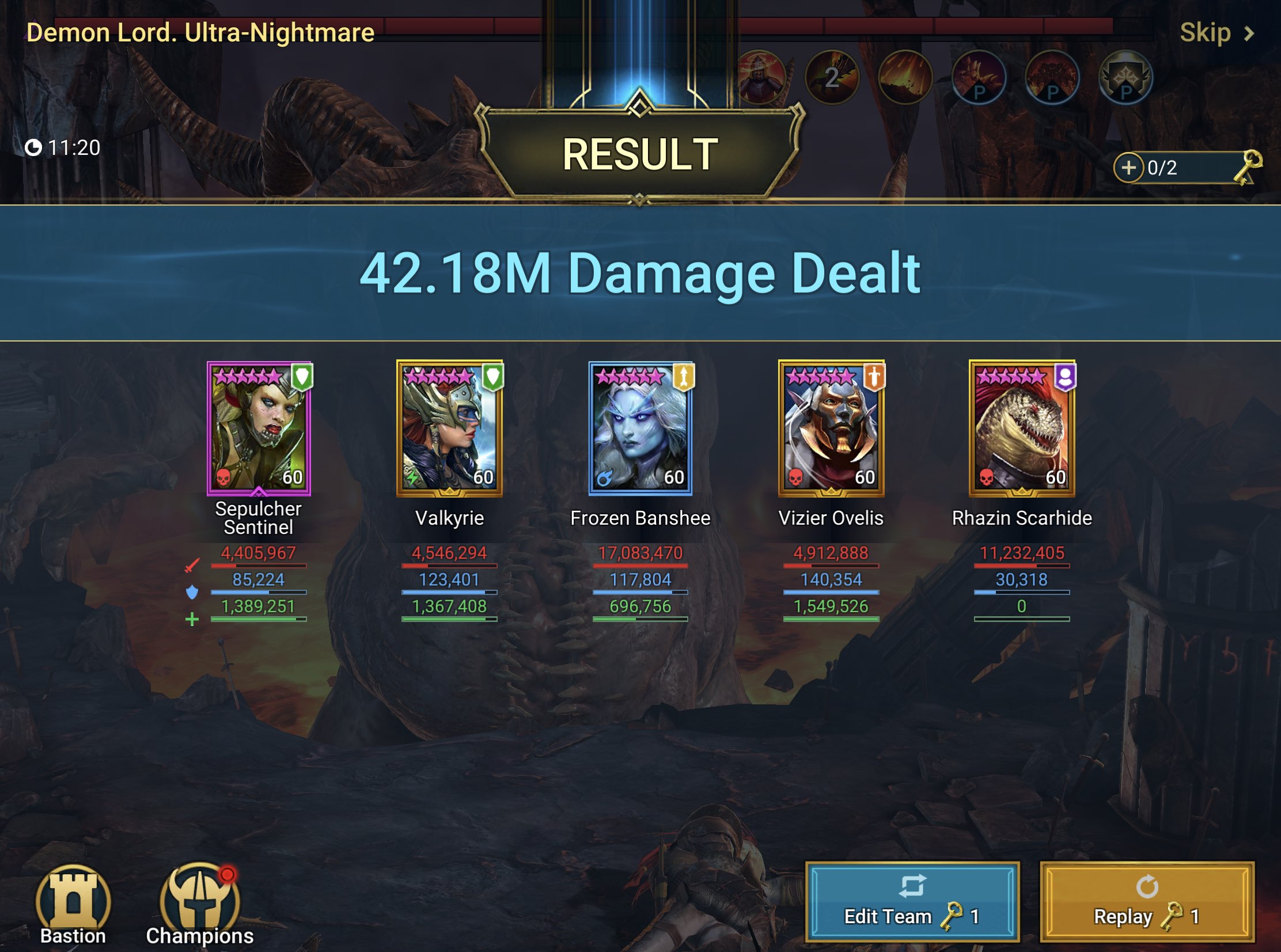Open the Edit Team screen
The height and width of the screenshot is (952, 1281).
point(912,902)
